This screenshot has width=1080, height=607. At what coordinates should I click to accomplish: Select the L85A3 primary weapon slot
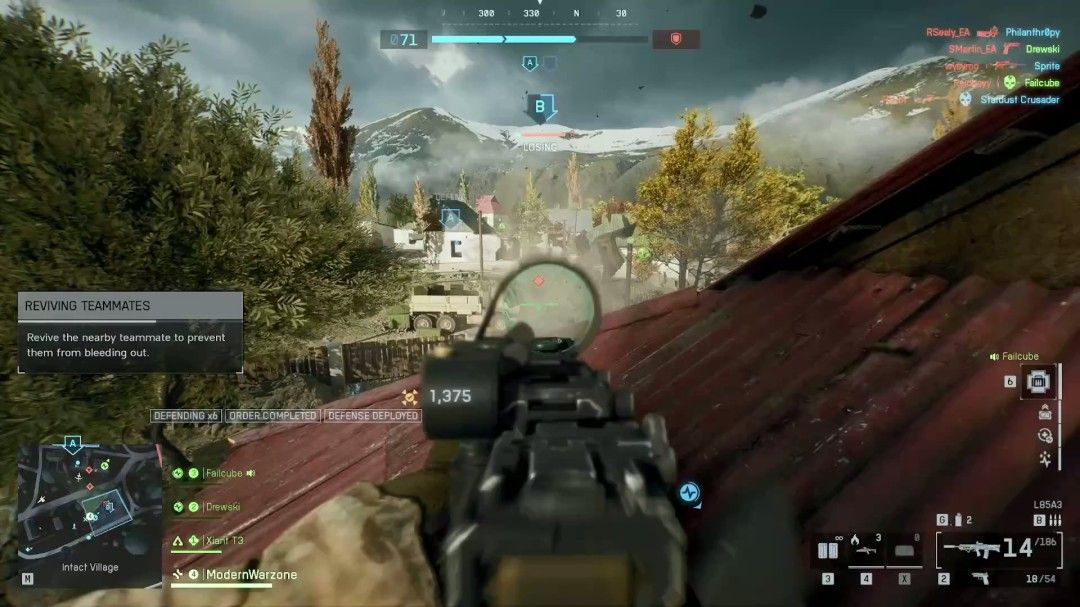click(x=987, y=549)
